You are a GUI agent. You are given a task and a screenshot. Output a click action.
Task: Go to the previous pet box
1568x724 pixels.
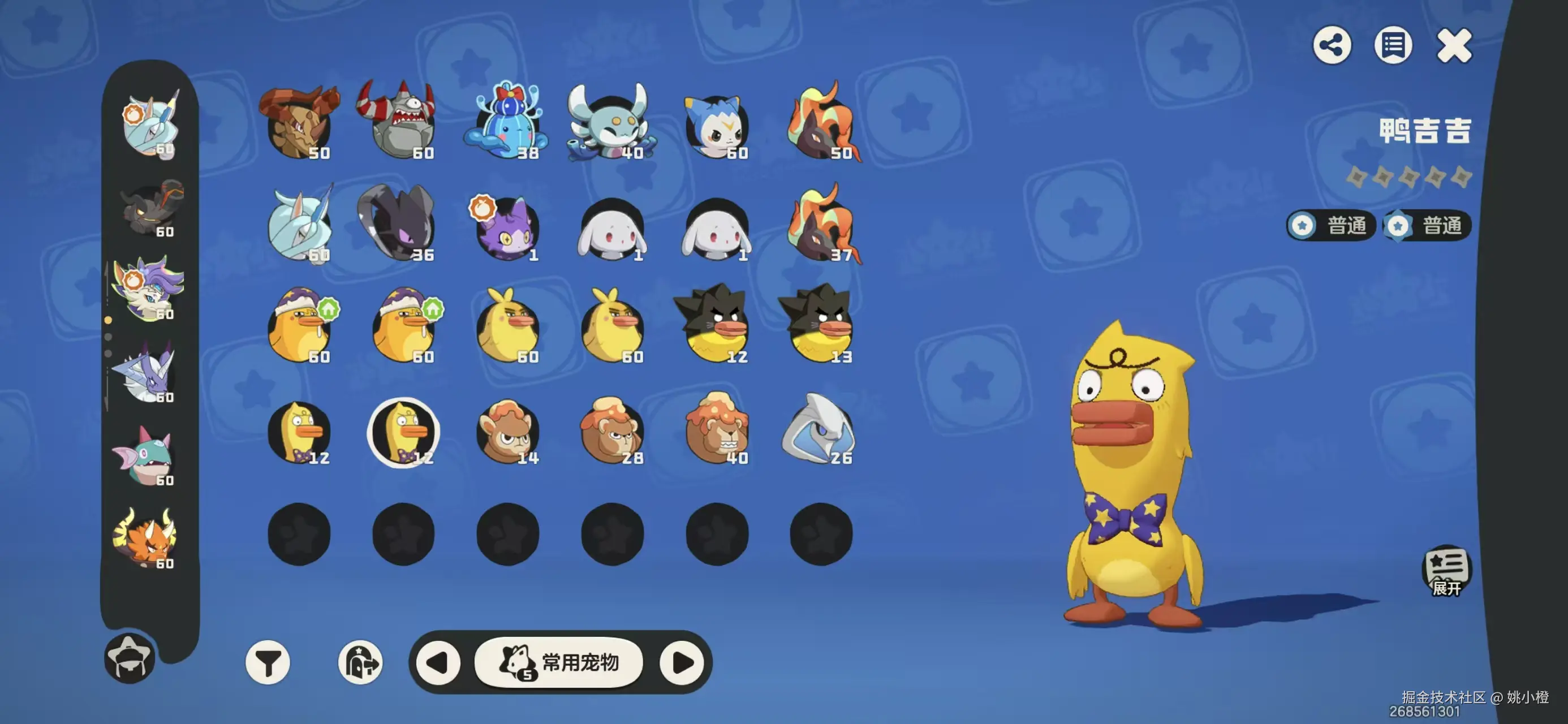pyautogui.click(x=438, y=662)
